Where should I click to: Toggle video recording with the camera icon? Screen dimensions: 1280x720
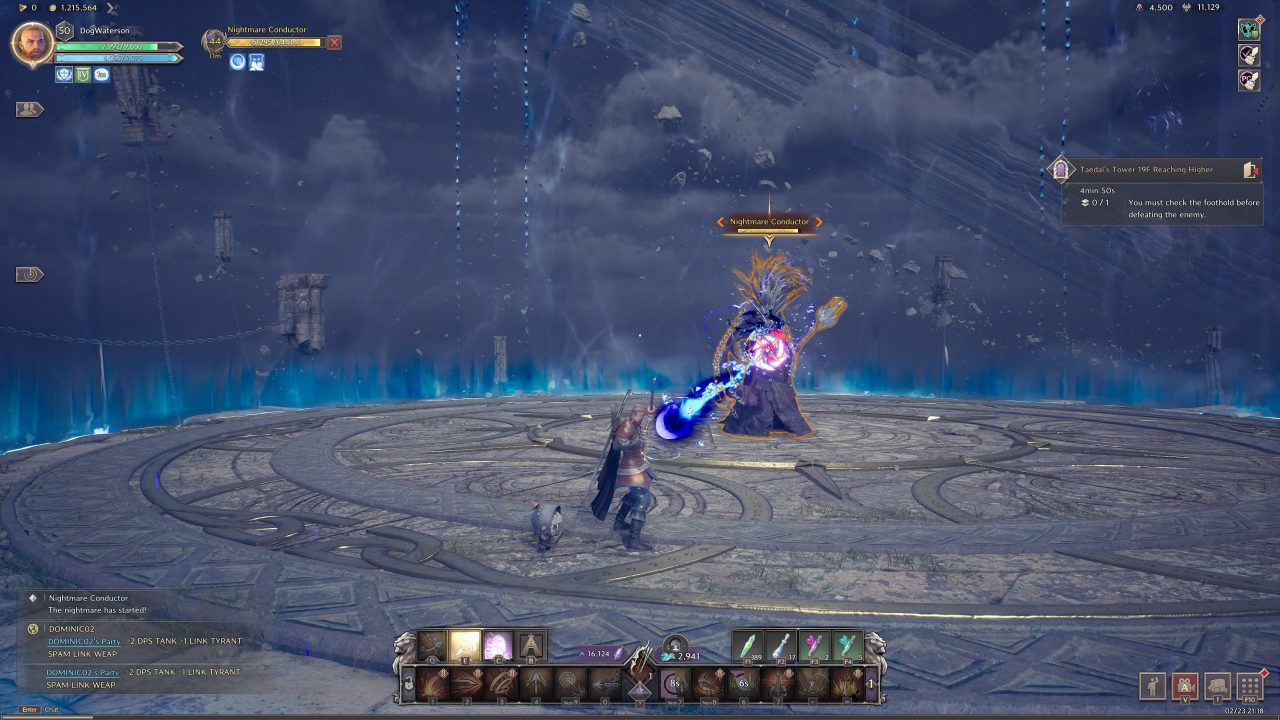click(1185, 685)
